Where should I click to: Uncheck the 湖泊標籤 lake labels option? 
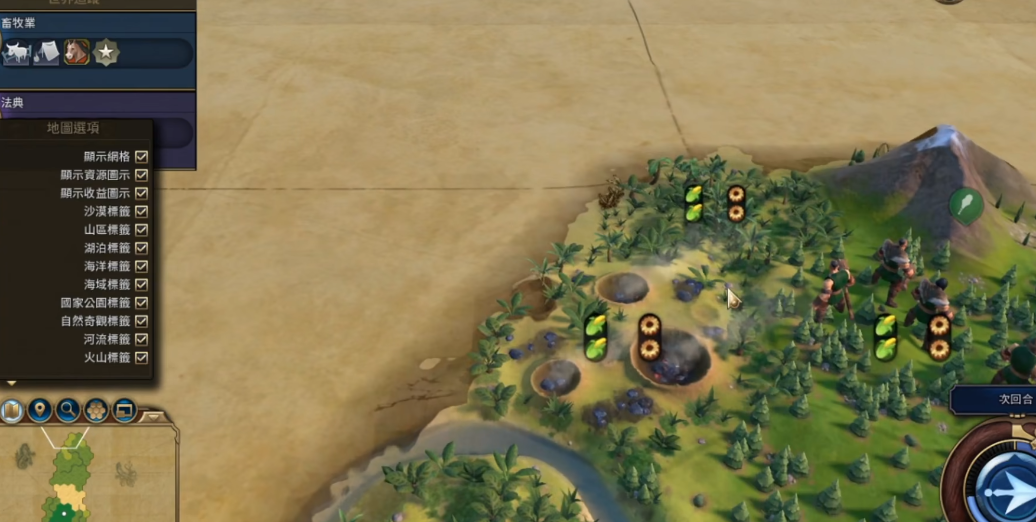tap(141, 248)
